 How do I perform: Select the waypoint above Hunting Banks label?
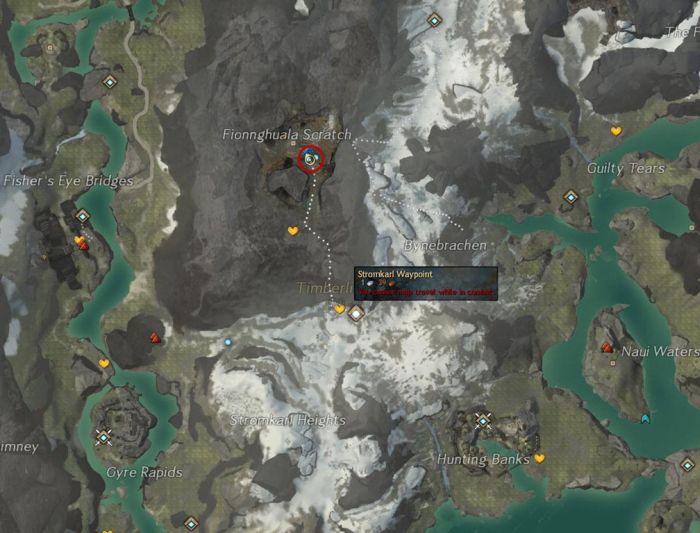coord(484,421)
